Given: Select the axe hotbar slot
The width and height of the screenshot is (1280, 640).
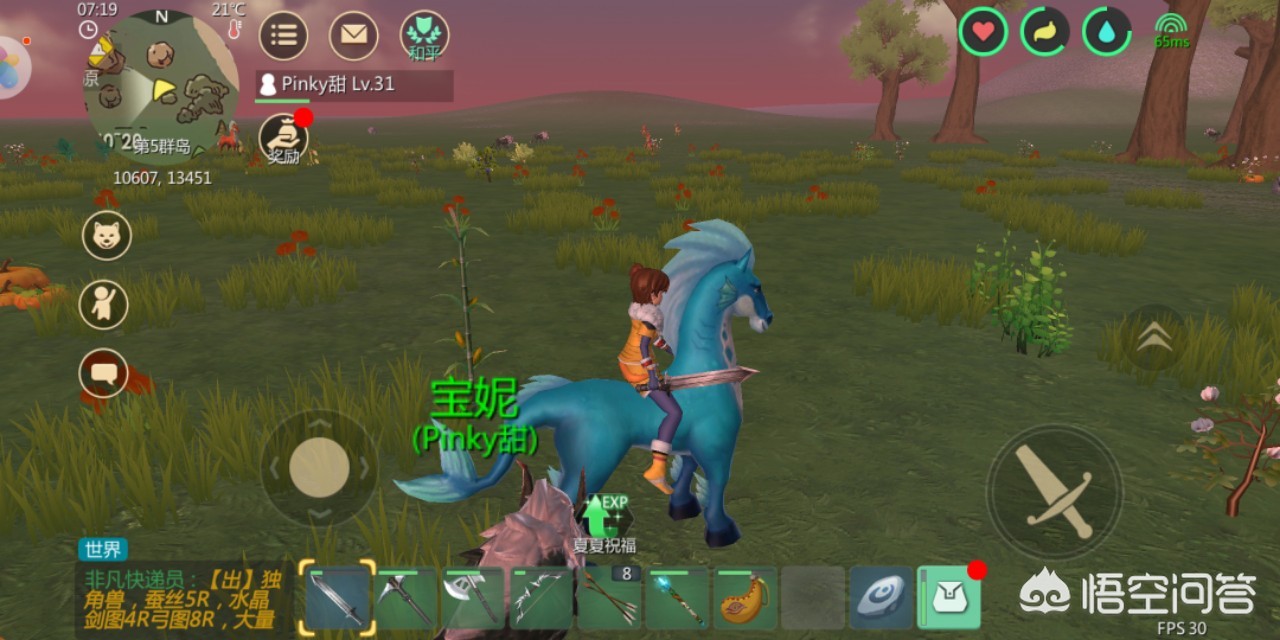Looking at the screenshot, I should pyautogui.click(x=473, y=598).
